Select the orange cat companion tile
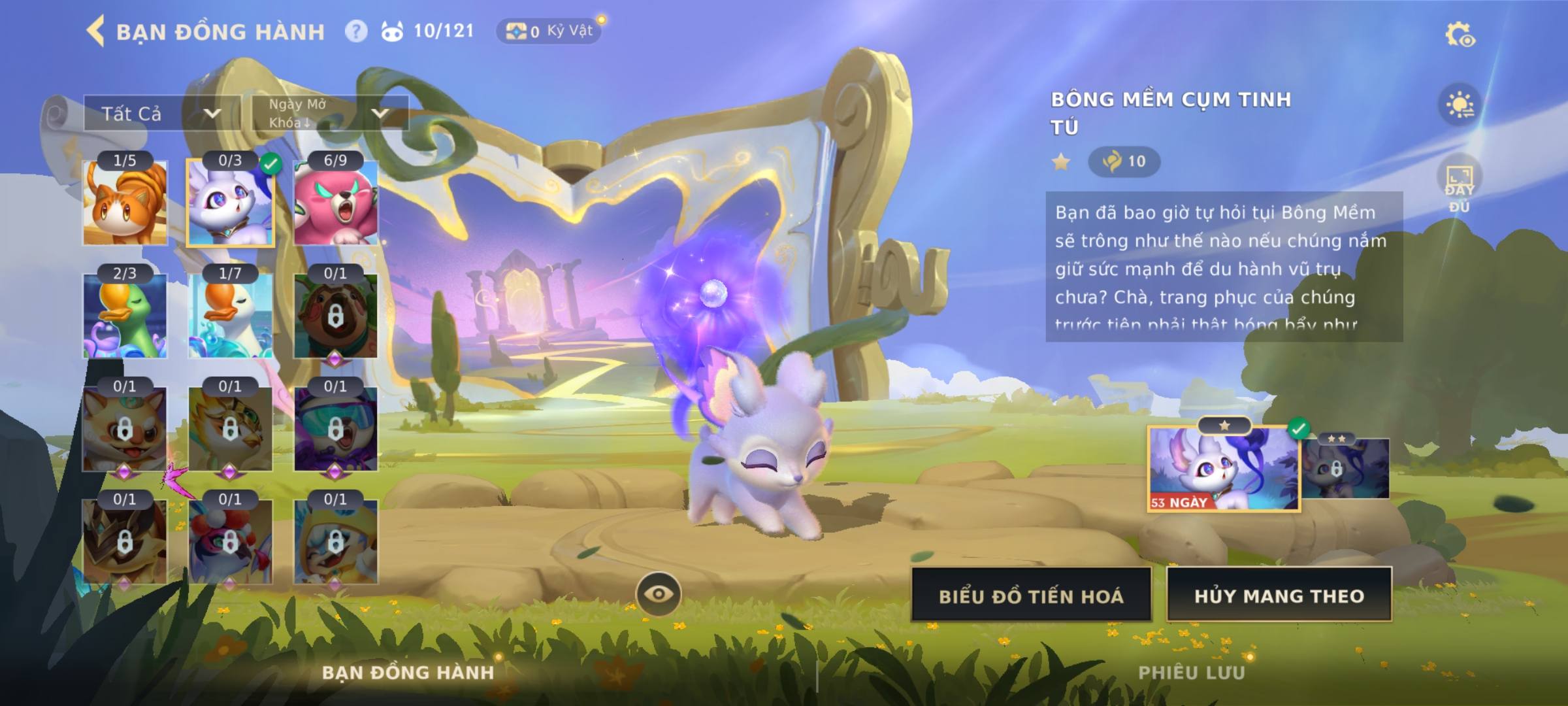The width and height of the screenshot is (1568, 706). point(125,203)
